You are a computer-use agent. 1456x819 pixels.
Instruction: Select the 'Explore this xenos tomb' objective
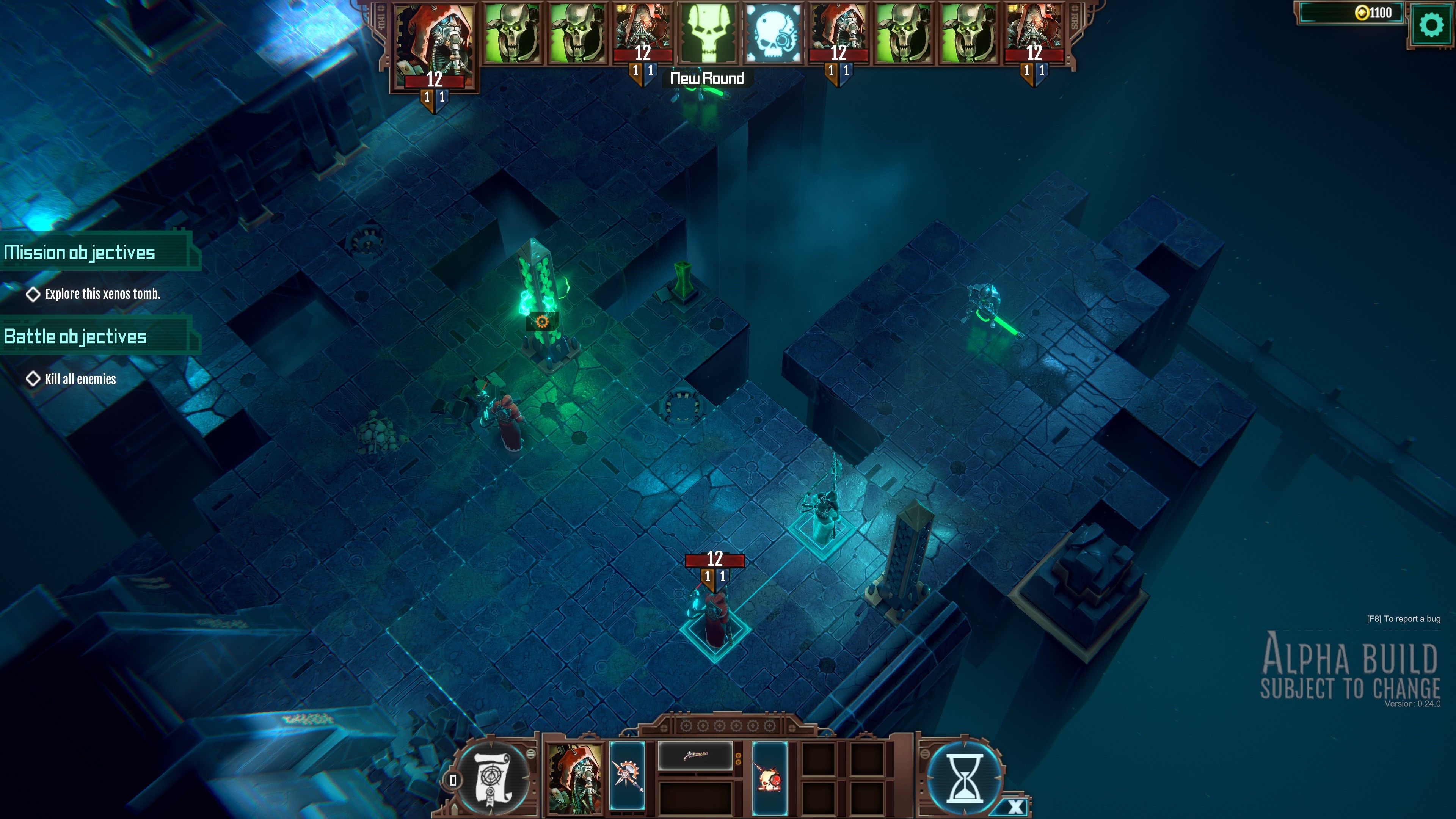click(102, 294)
